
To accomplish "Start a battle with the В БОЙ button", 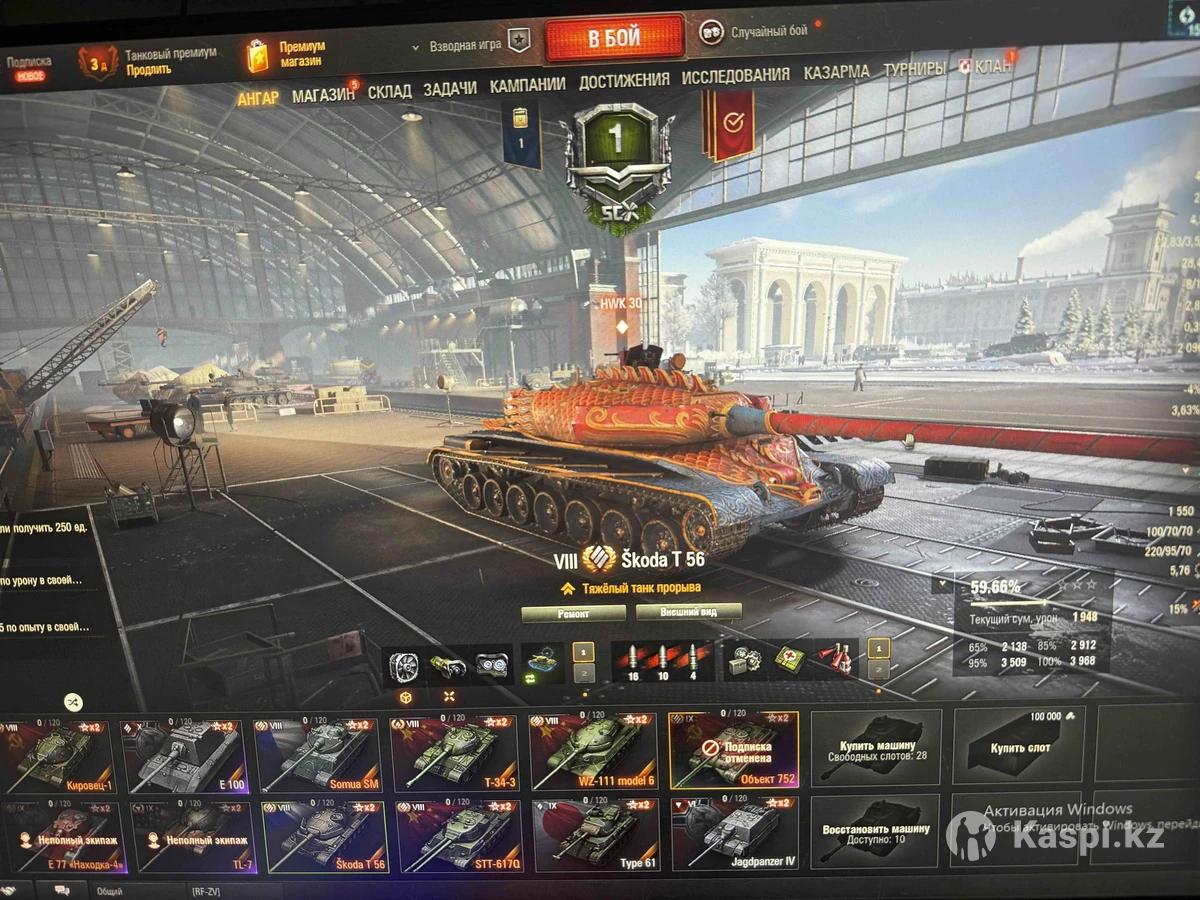I will point(614,38).
